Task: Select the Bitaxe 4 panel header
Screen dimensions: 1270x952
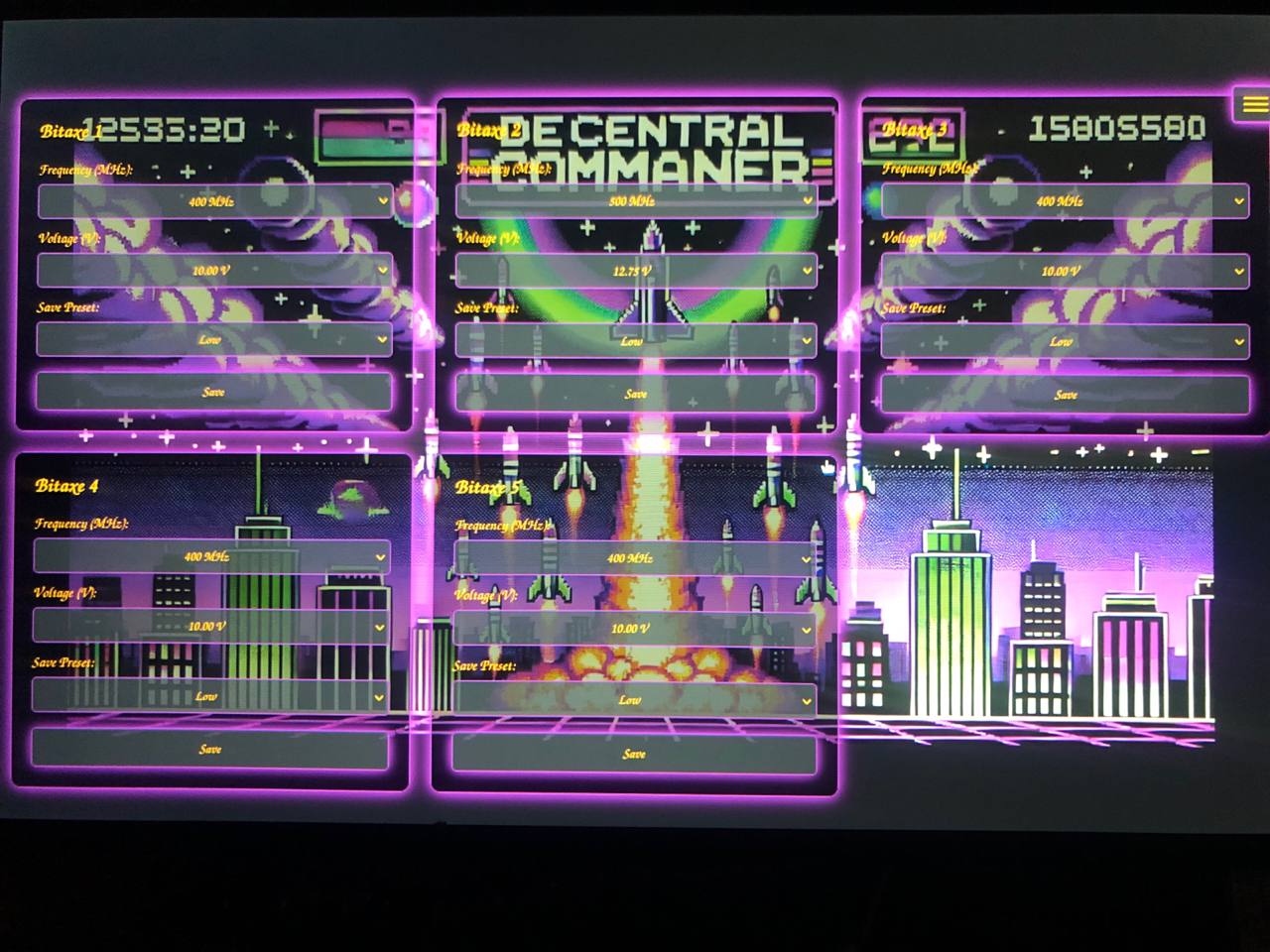Action: (x=65, y=487)
